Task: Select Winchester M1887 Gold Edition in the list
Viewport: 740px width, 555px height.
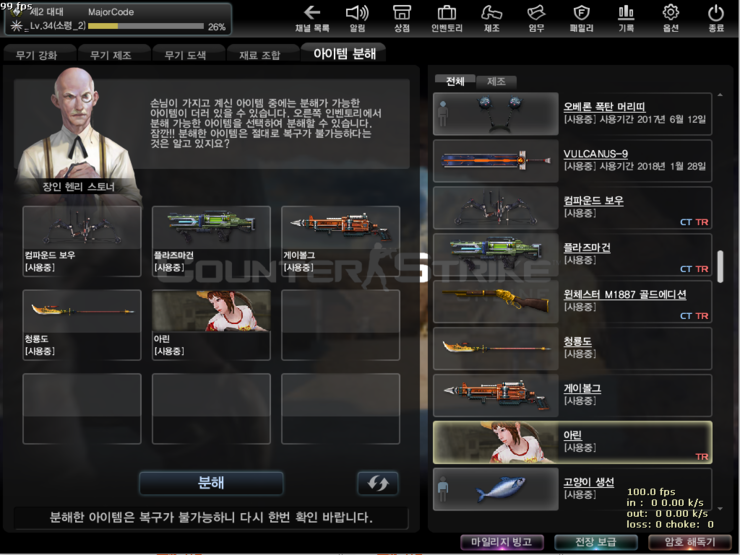Action: click(572, 301)
